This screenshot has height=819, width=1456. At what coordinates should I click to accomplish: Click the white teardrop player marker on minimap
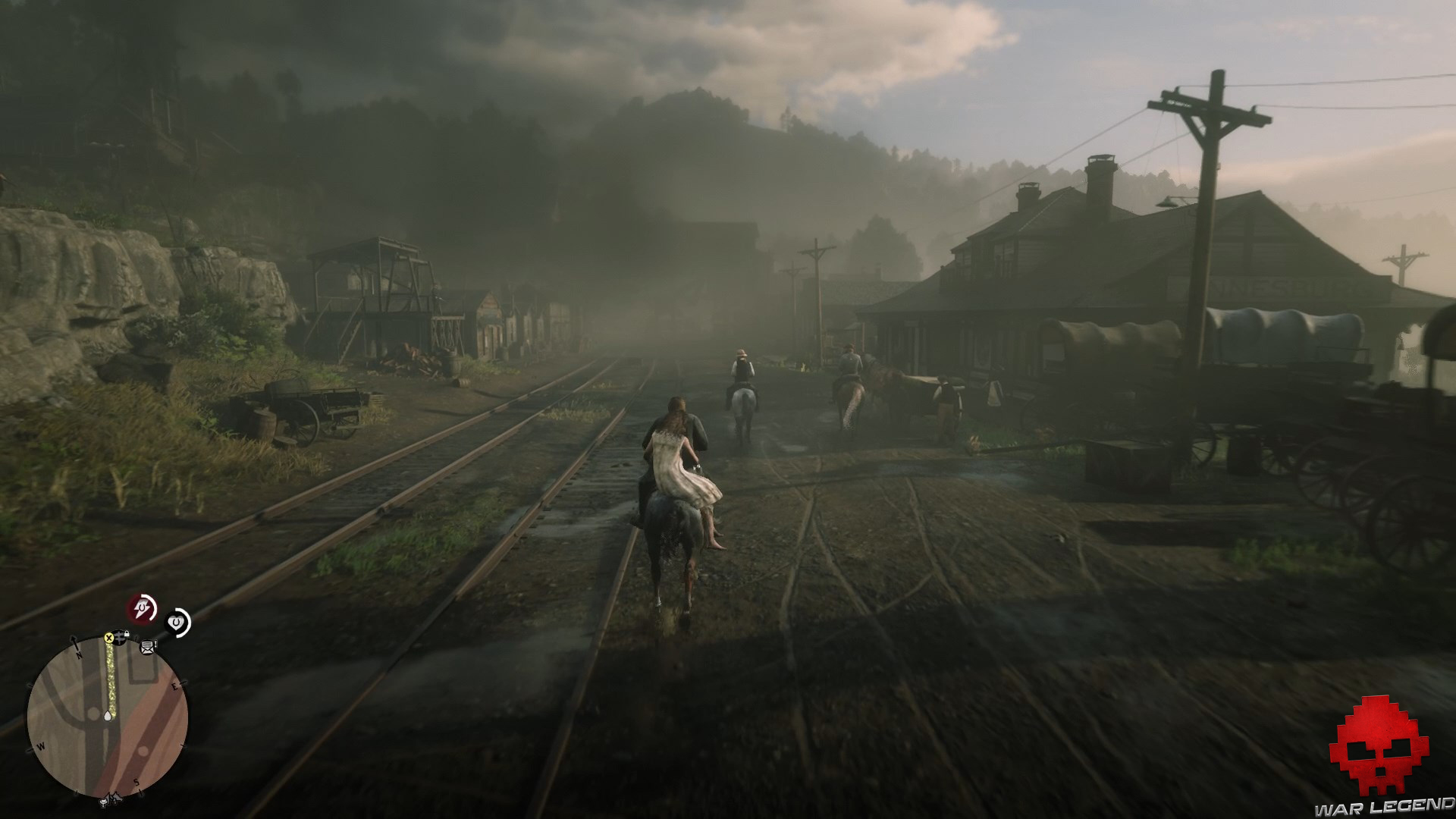(107, 716)
